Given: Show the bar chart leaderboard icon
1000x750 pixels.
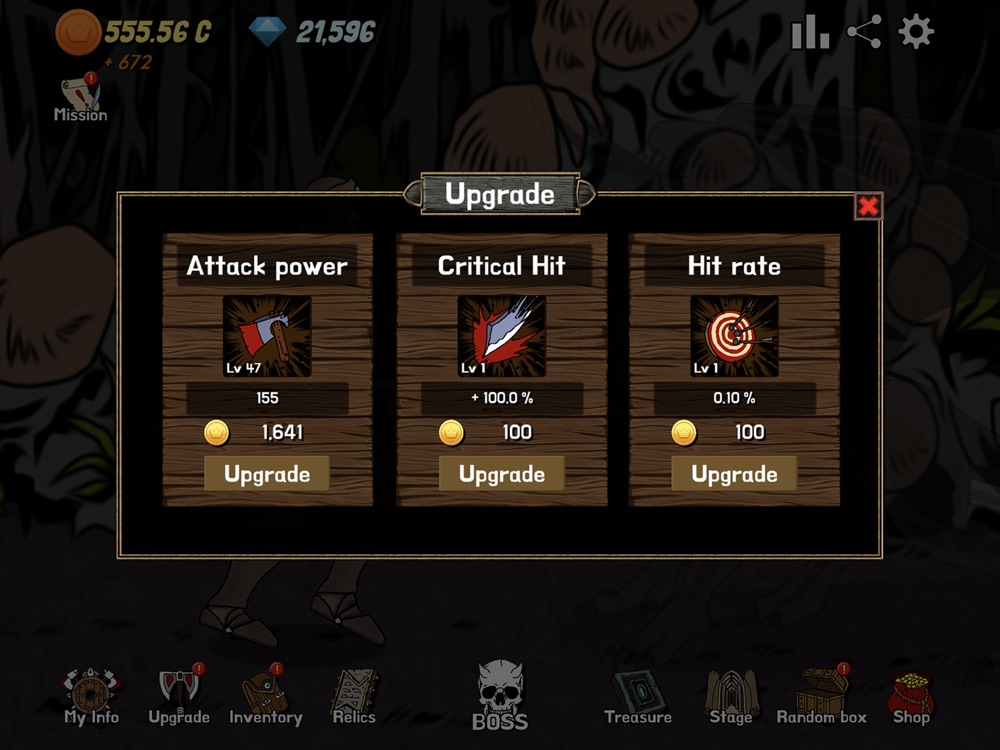Looking at the screenshot, I should tap(810, 33).
